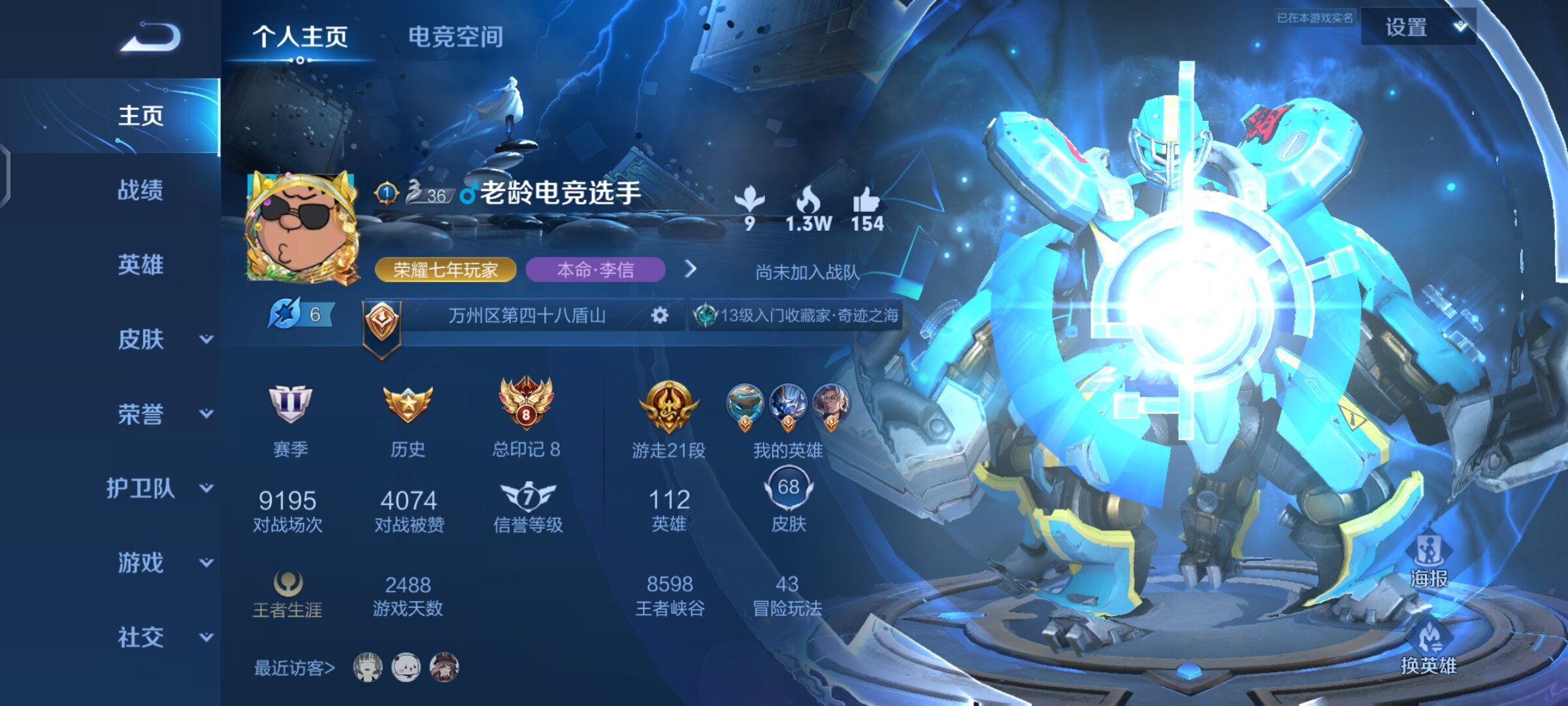This screenshot has width=1568, height=706.
Task: Open the 英雄 side menu entry
Action: (140, 265)
